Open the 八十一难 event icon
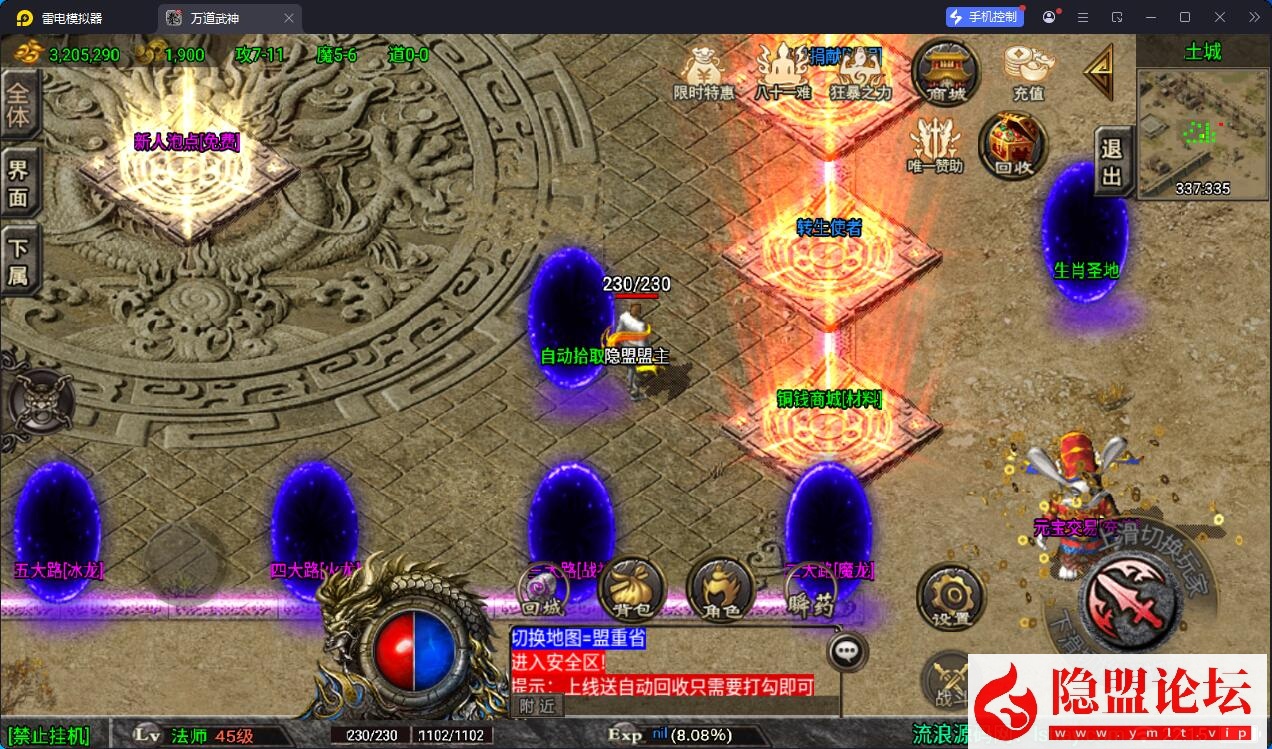 click(782, 72)
